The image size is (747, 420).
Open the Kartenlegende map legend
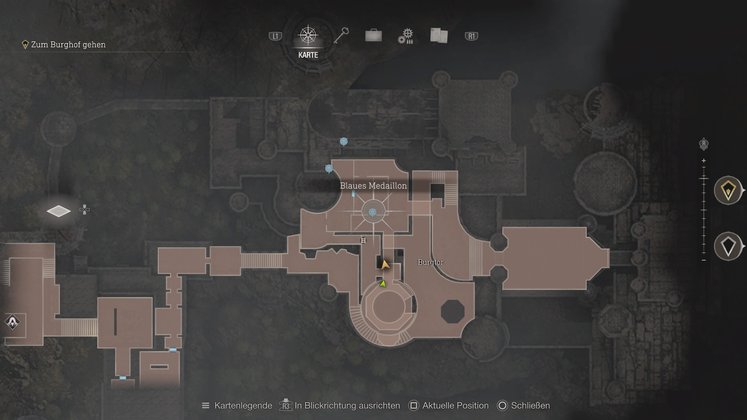pyautogui.click(x=237, y=405)
